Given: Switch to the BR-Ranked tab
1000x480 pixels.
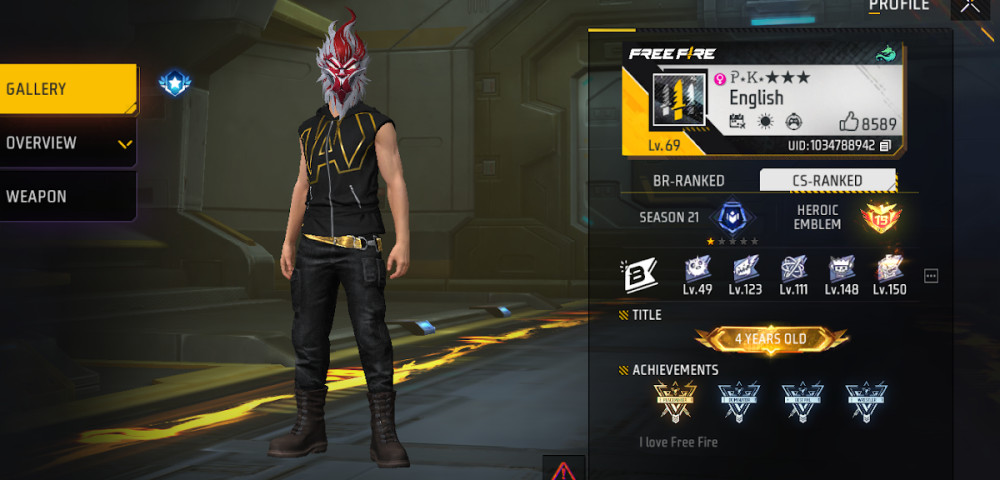Looking at the screenshot, I should (x=688, y=181).
